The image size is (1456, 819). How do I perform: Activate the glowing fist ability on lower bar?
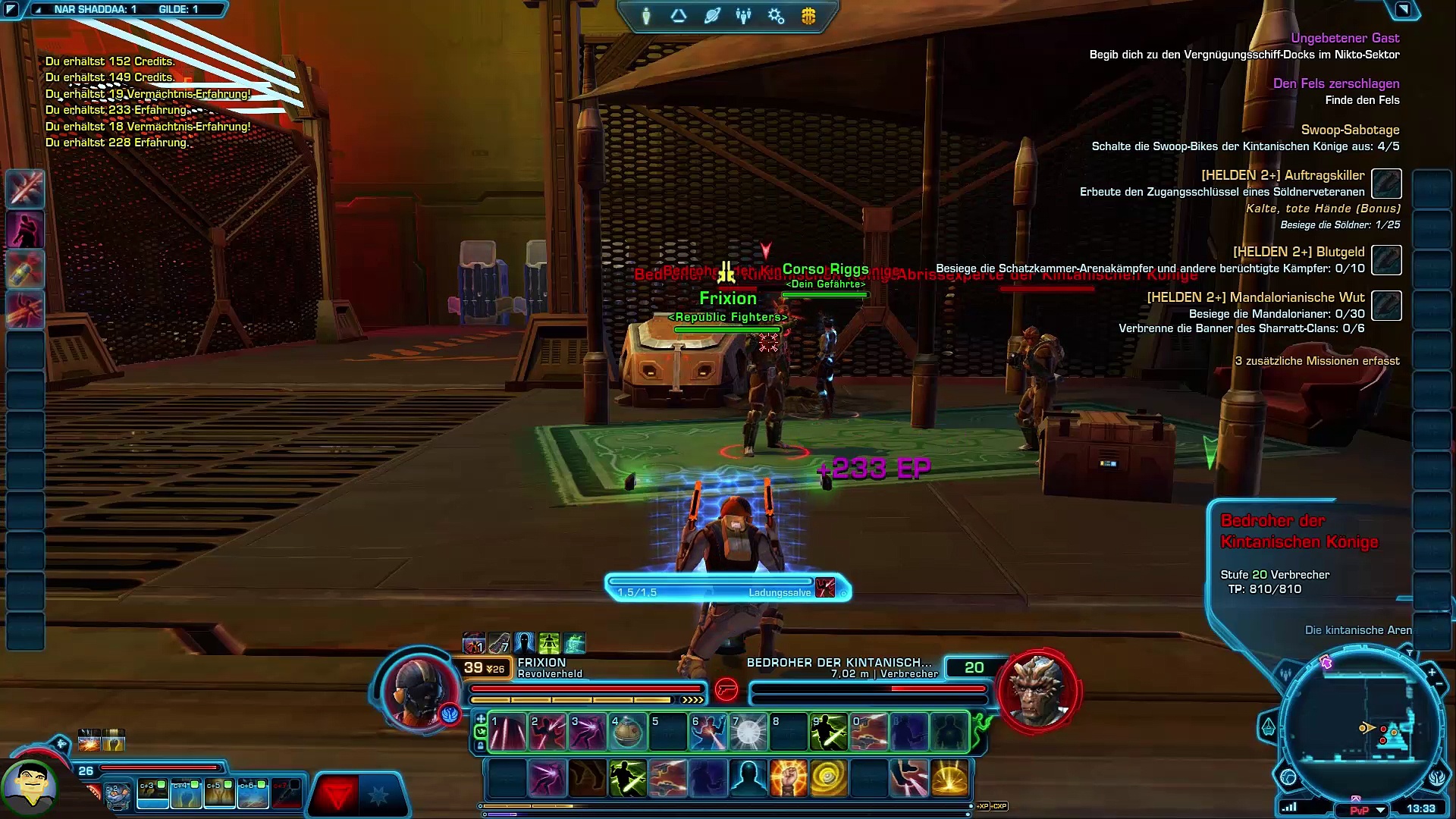[x=789, y=778]
